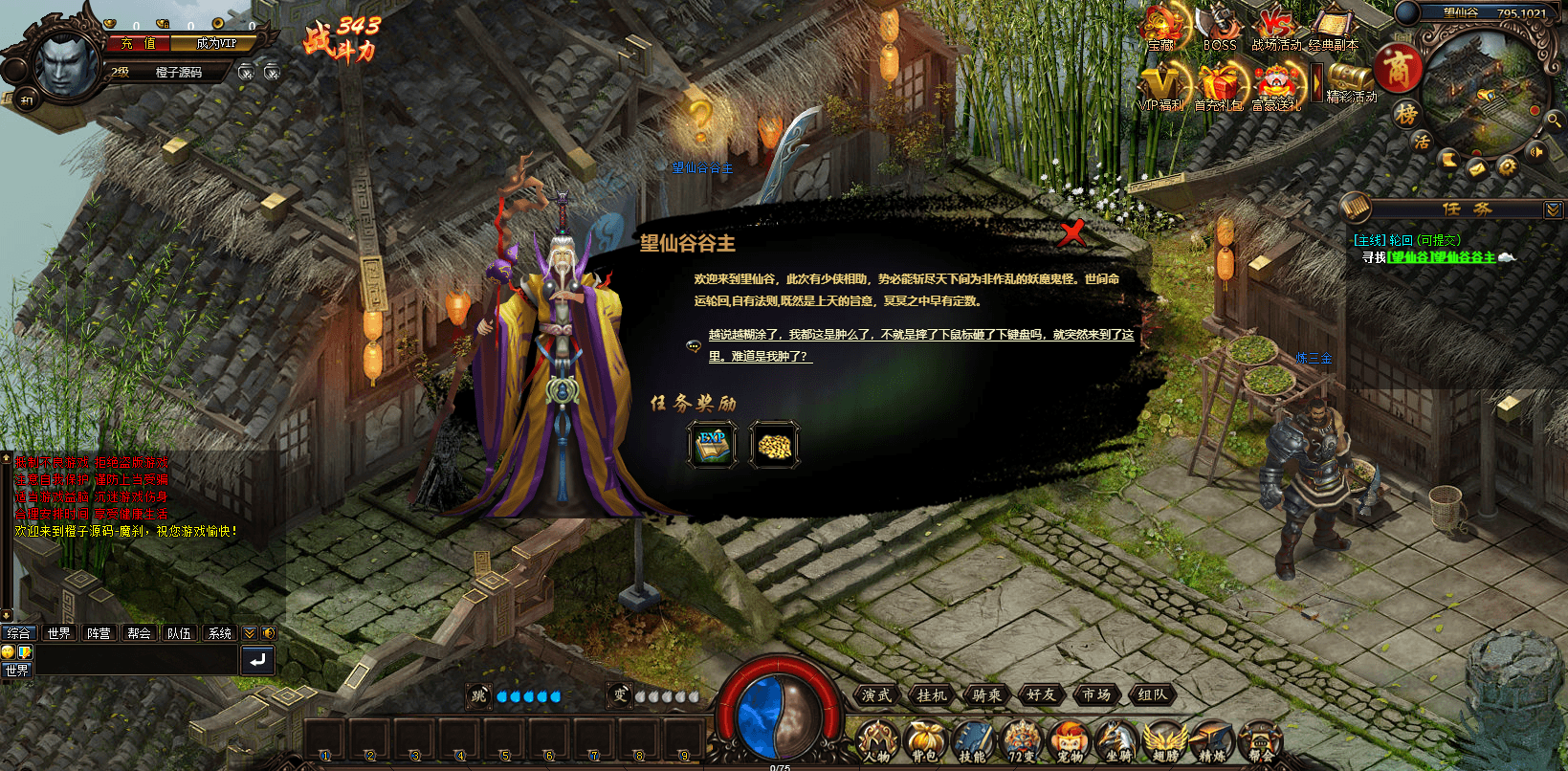This screenshot has height=771, width=1568.
Task: Open the 背包 backpack panel
Action: tap(924, 740)
